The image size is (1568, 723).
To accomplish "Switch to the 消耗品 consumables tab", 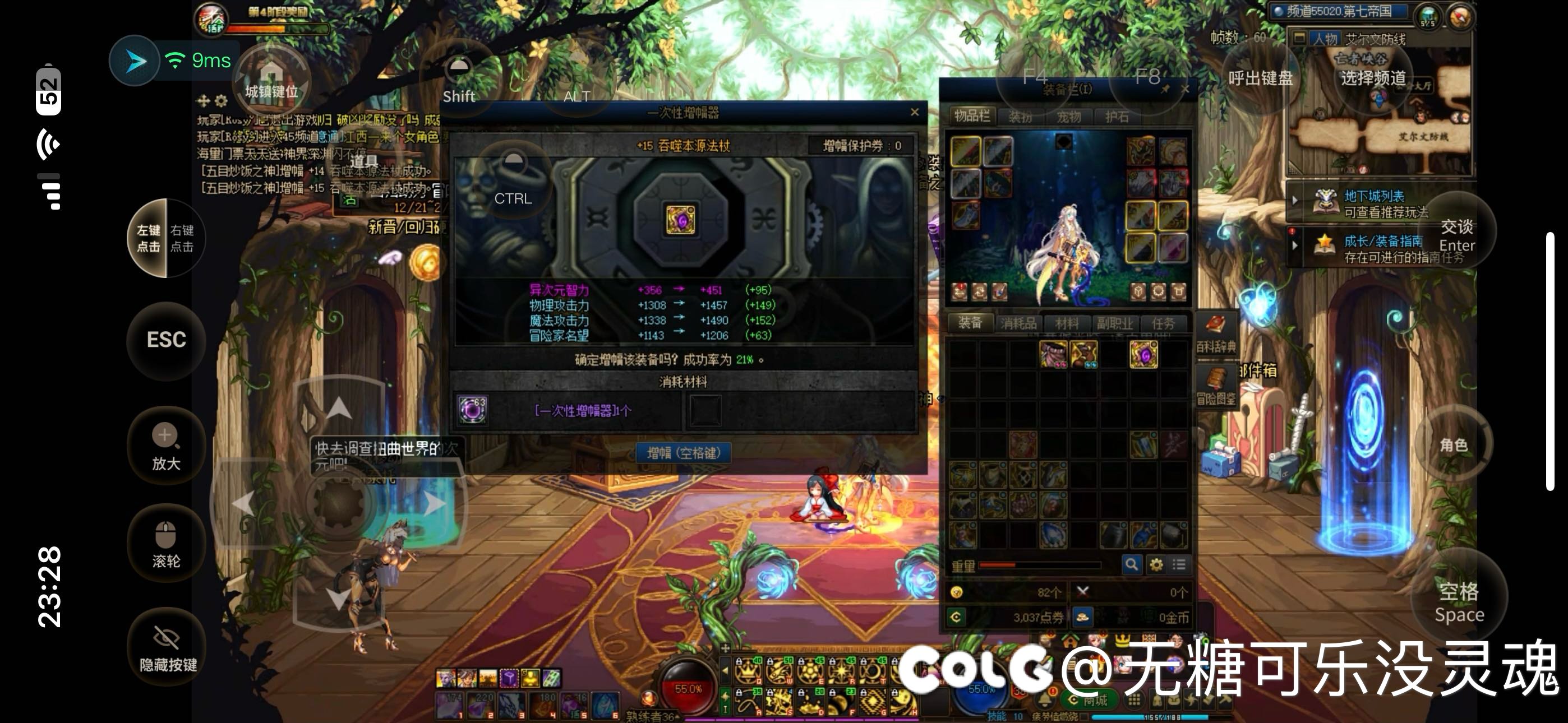I will click(x=1018, y=323).
